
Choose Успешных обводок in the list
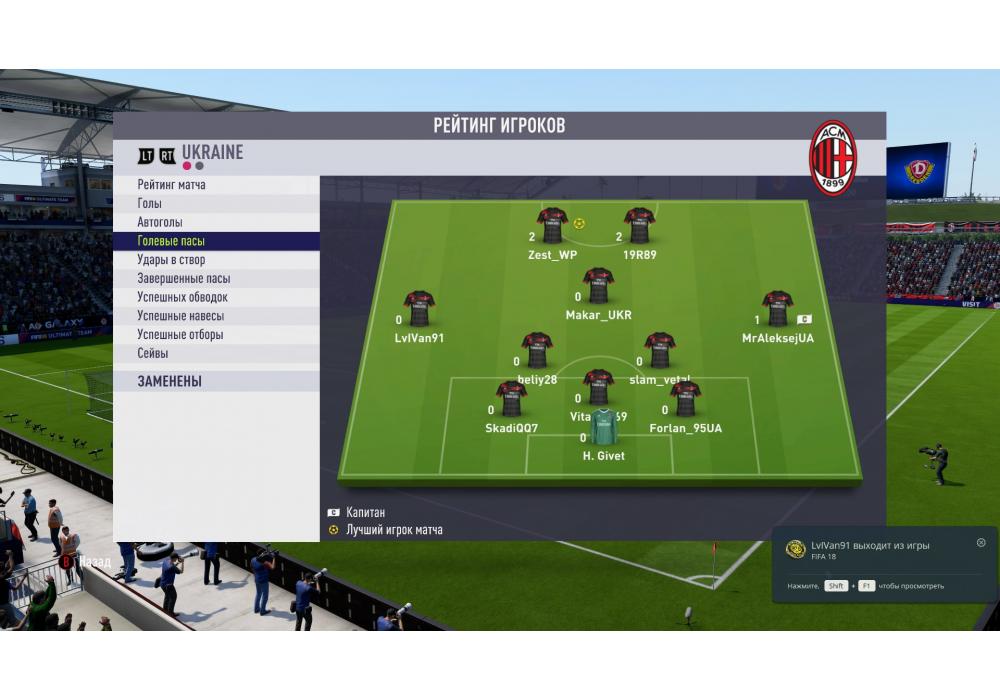click(x=183, y=297)
